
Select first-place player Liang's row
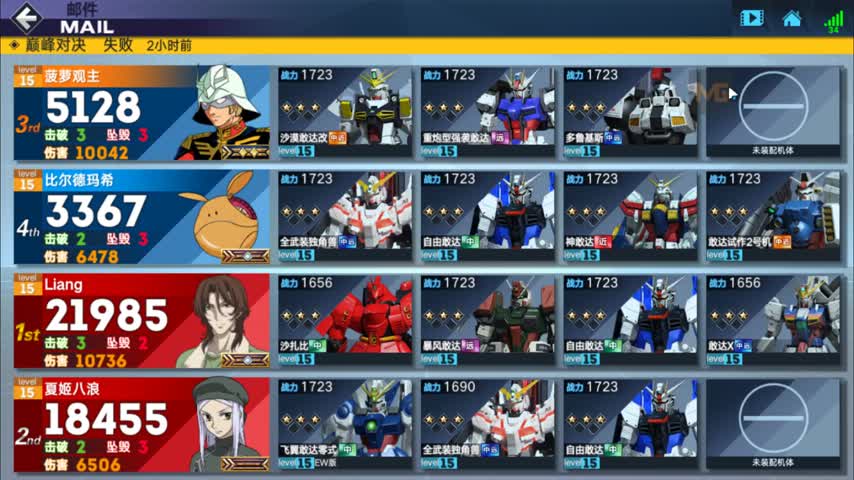click(140, 322)
